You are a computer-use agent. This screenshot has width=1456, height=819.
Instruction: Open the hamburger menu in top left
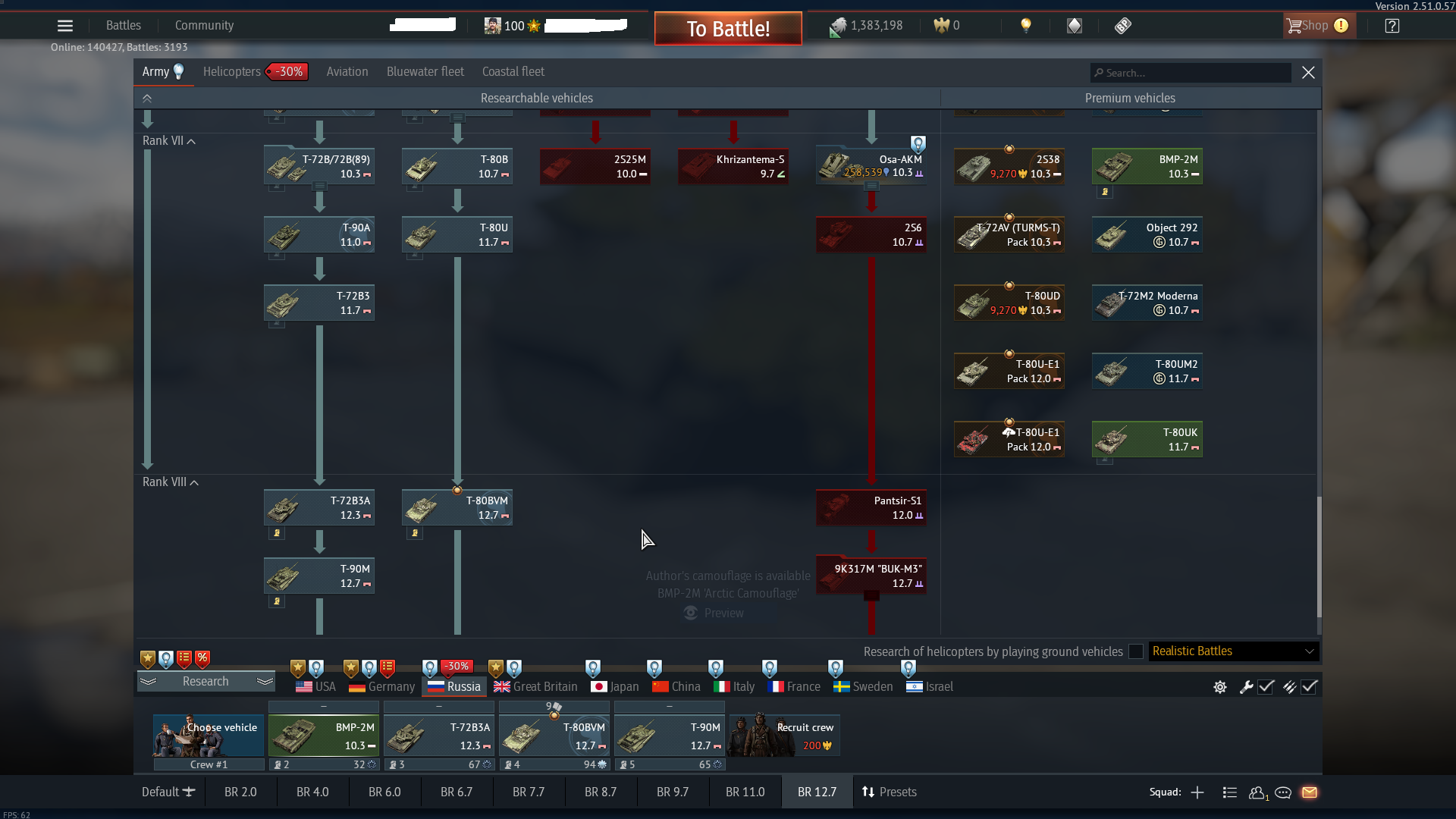(65, 25)
